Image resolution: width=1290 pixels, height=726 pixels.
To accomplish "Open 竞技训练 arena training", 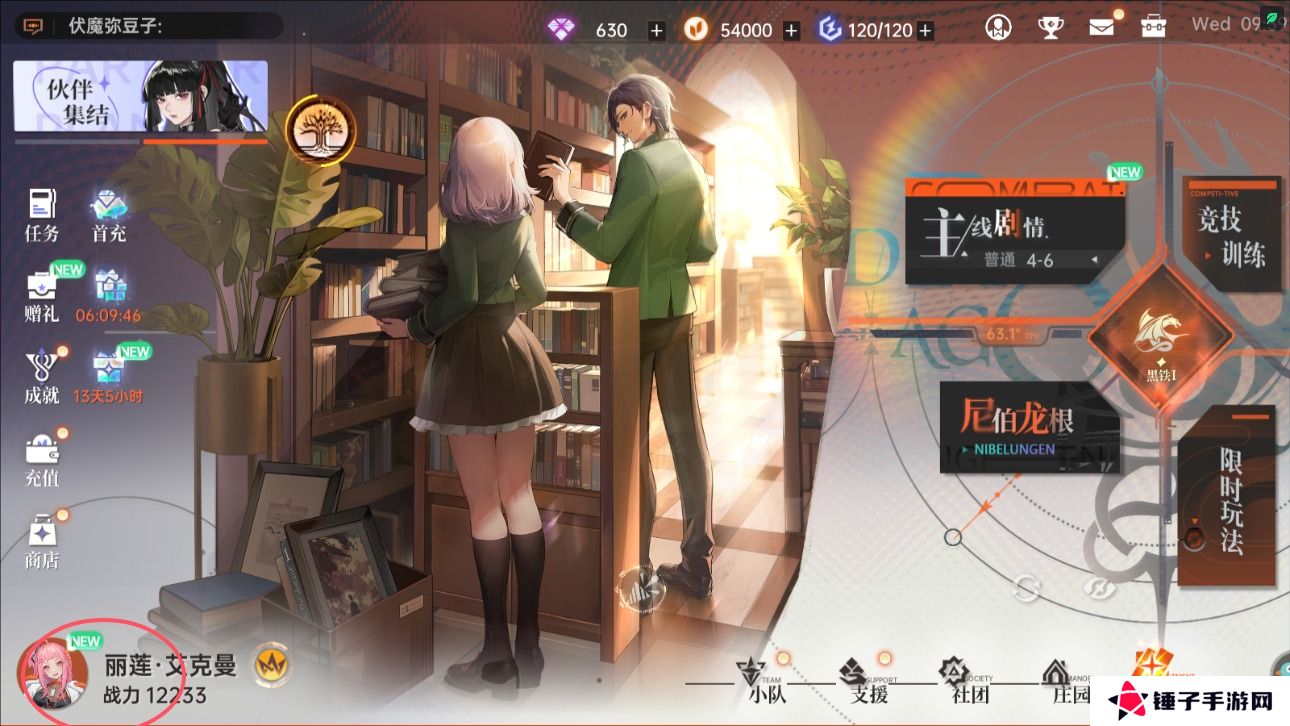I will 1231,236.
